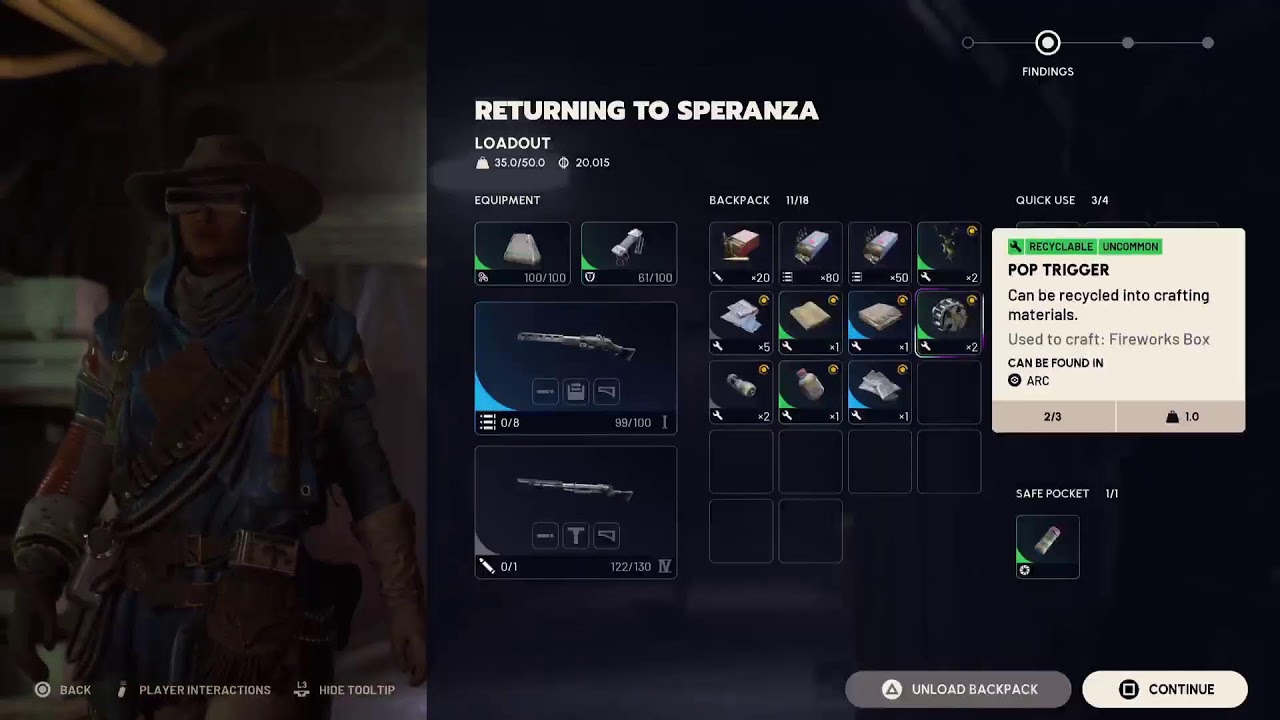Image resolution: width=1280 pixels, height=720 pixels.
Task: Click the Continue button
Action: point(1165,689)
